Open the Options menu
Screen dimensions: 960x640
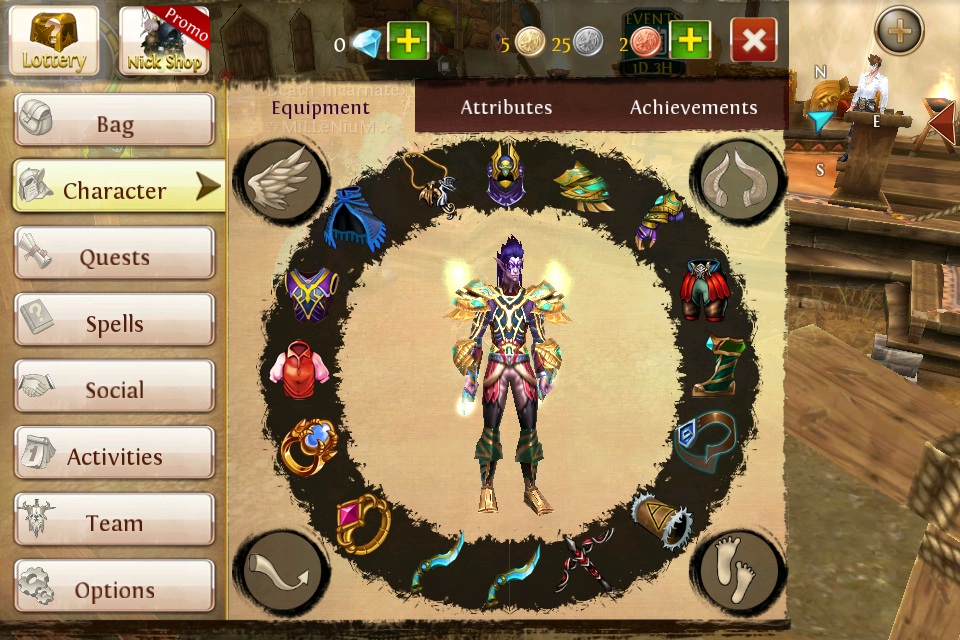tap(114, 590)
